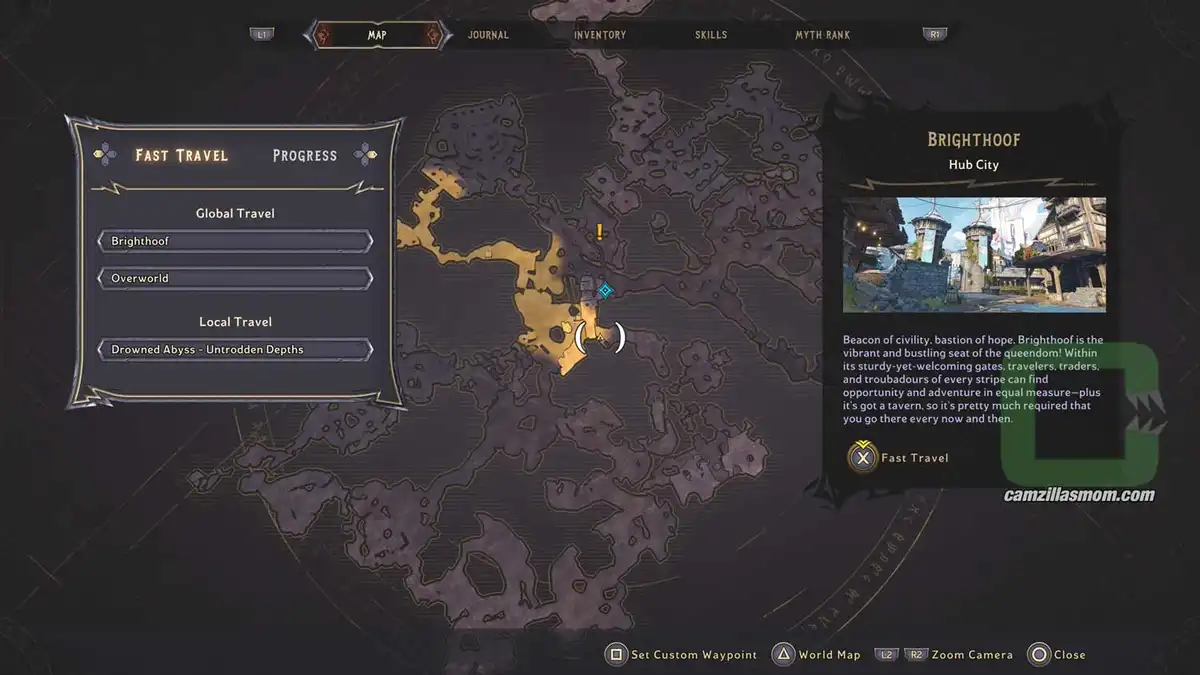1200x675 pixels.
Task: Click the yellow exclamation quest marker
Action: tap(600, 232)
